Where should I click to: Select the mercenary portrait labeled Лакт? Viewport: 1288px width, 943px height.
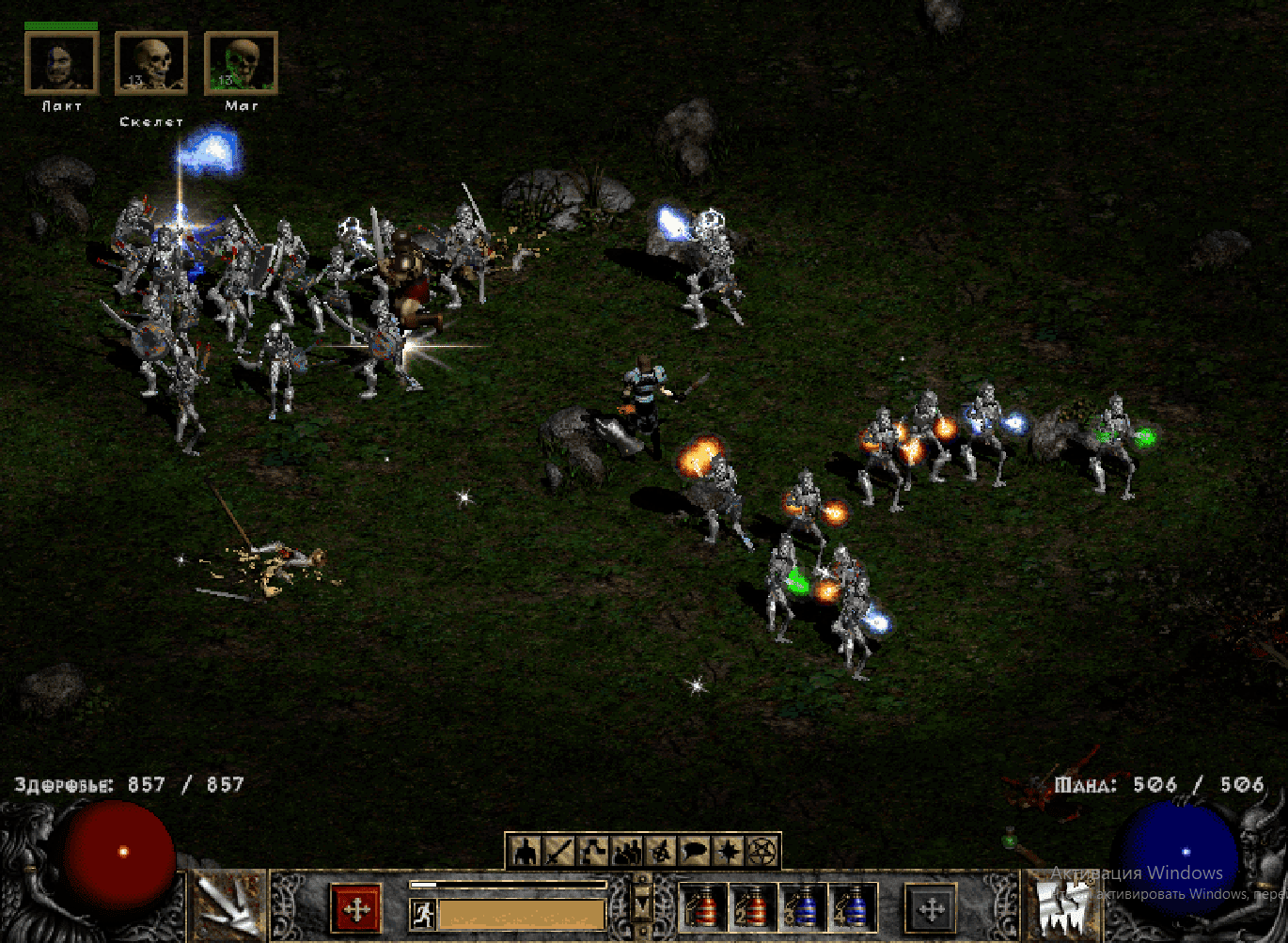[61, 64]
